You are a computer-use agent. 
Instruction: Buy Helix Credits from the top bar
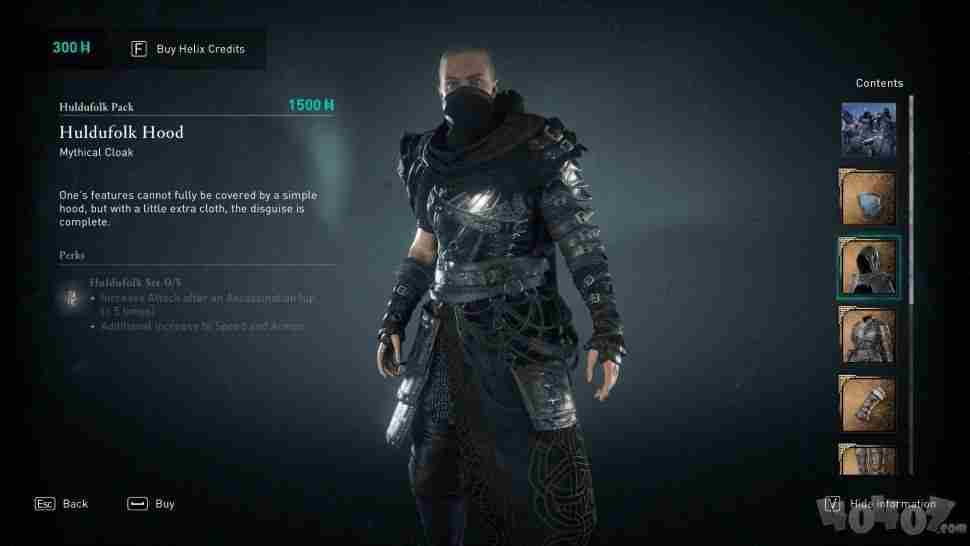[189, 48]
